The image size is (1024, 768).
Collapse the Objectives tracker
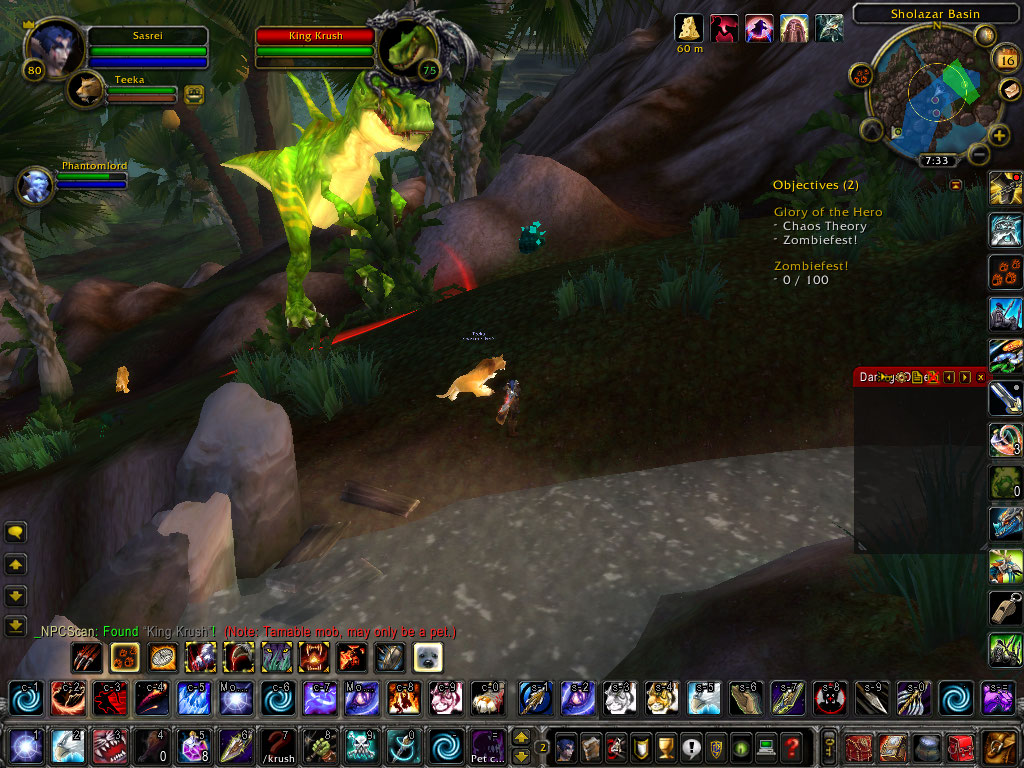pos(955,185)
